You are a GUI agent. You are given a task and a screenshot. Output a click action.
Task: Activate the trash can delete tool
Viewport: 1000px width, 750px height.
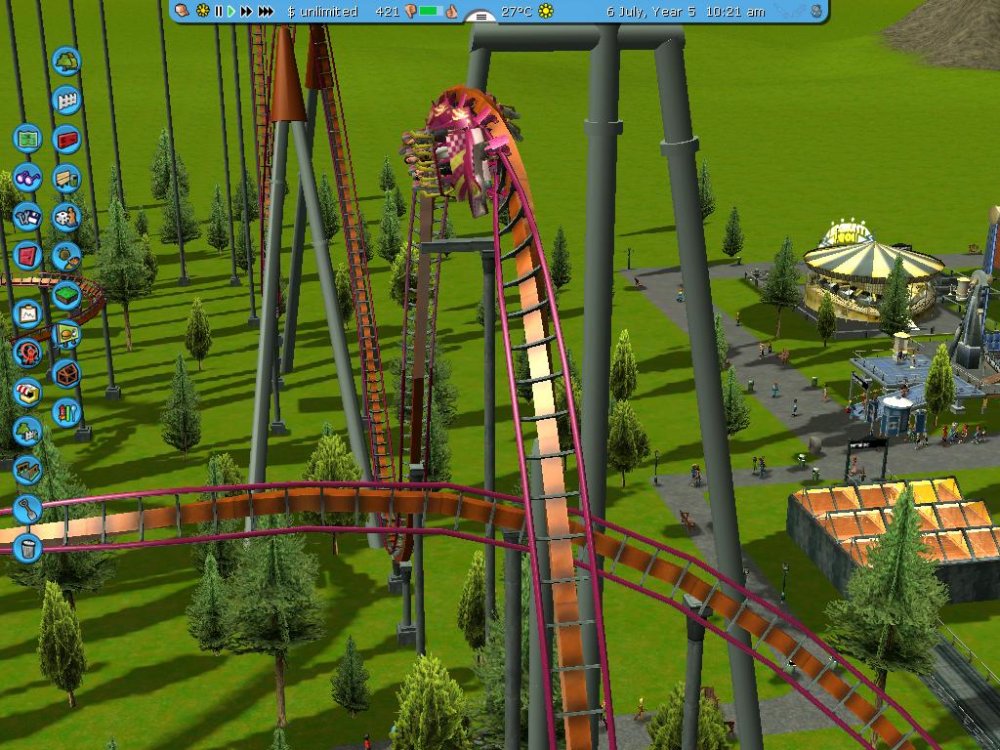(x=27, y=547)
